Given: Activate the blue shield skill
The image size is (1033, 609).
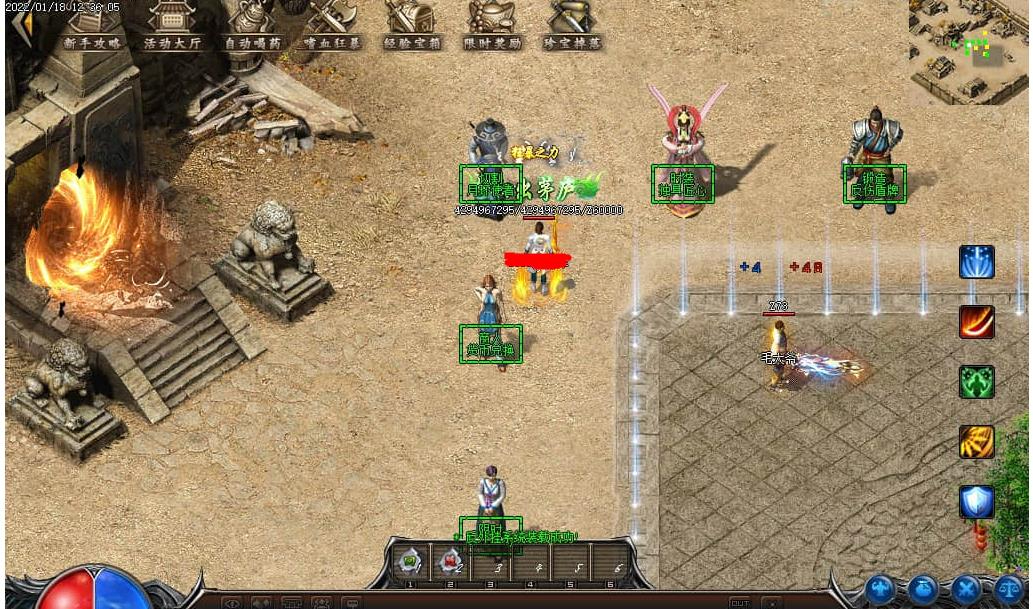Looking at the screenshot, I should click(976, 502).
